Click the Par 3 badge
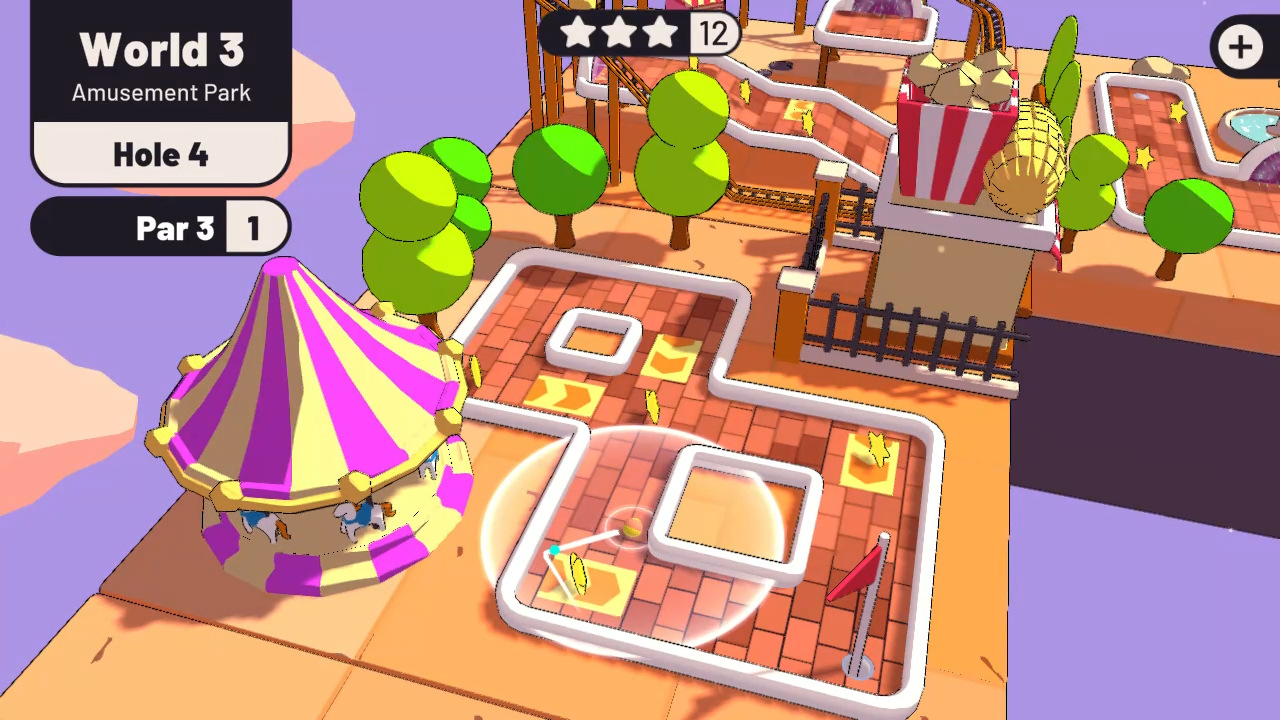The image size is (1280, 720). pyautogui.click(x=175, y=228)
